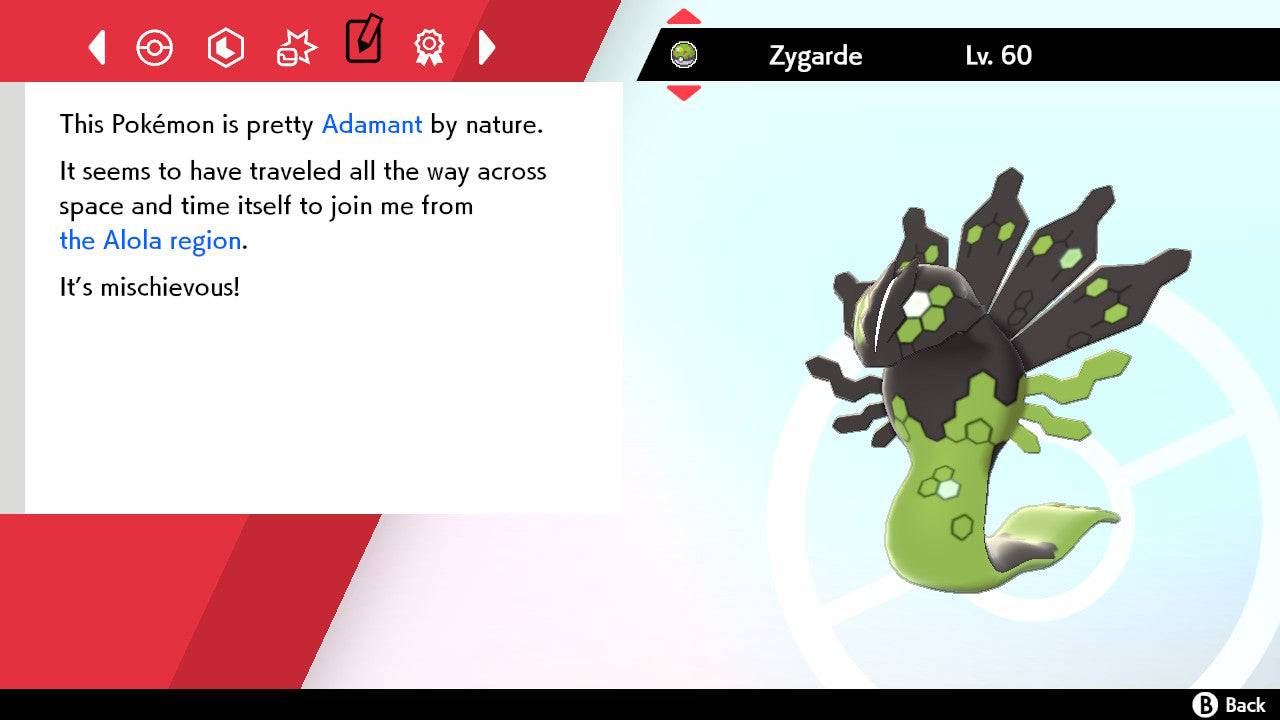Open "the Alola region" link

[x=148, y=240]
